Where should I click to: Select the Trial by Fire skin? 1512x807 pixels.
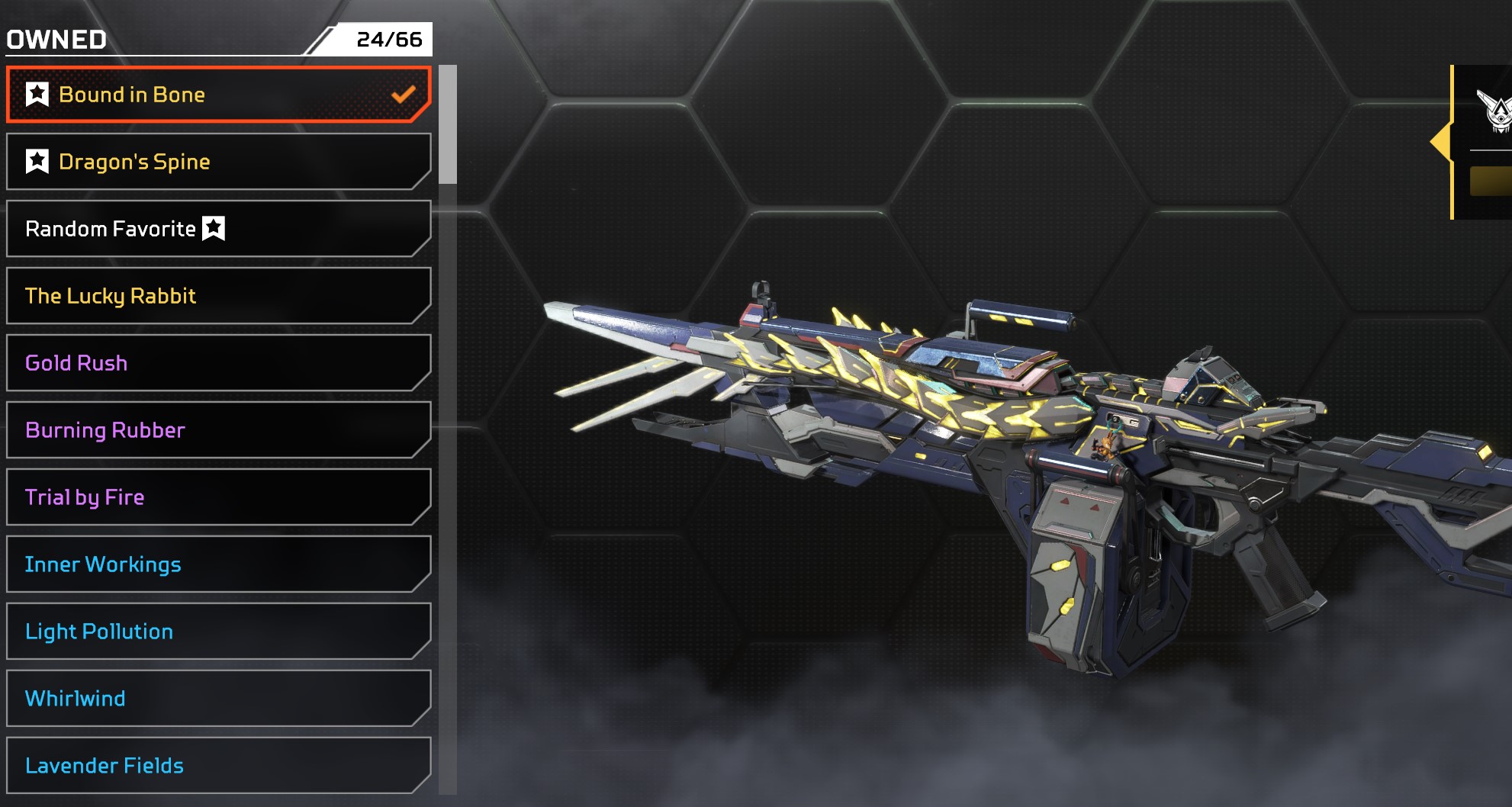(218, 497)
